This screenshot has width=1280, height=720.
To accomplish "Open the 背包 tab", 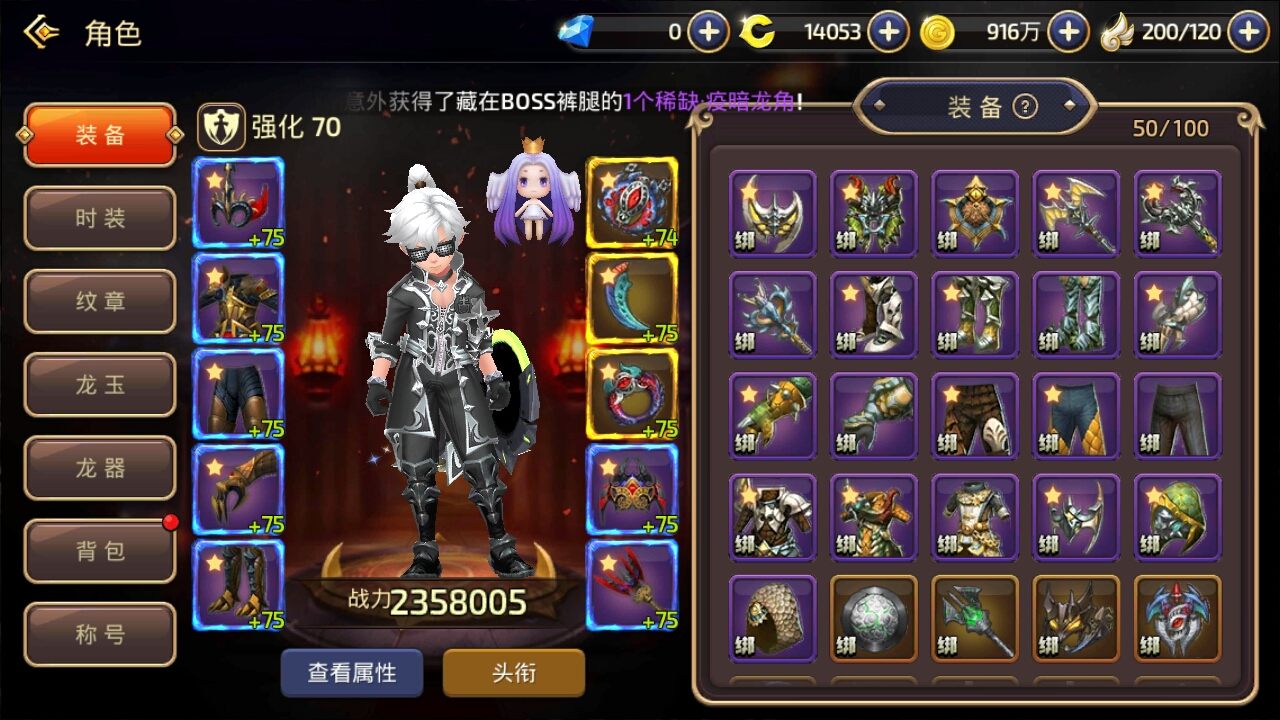I will click(x=100, y=551).
